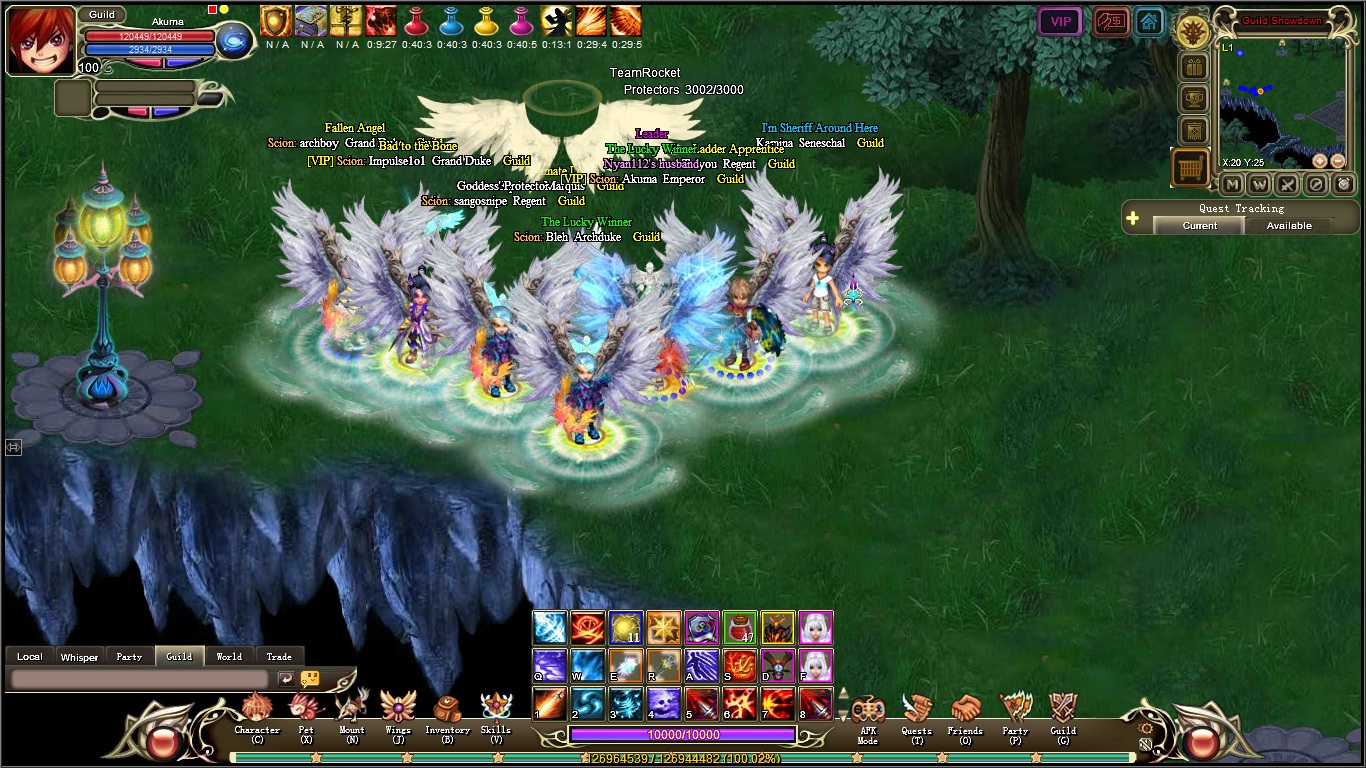Open the gift box rewards icon
Screen dimensions: 1366x768
click(1193, 67)
